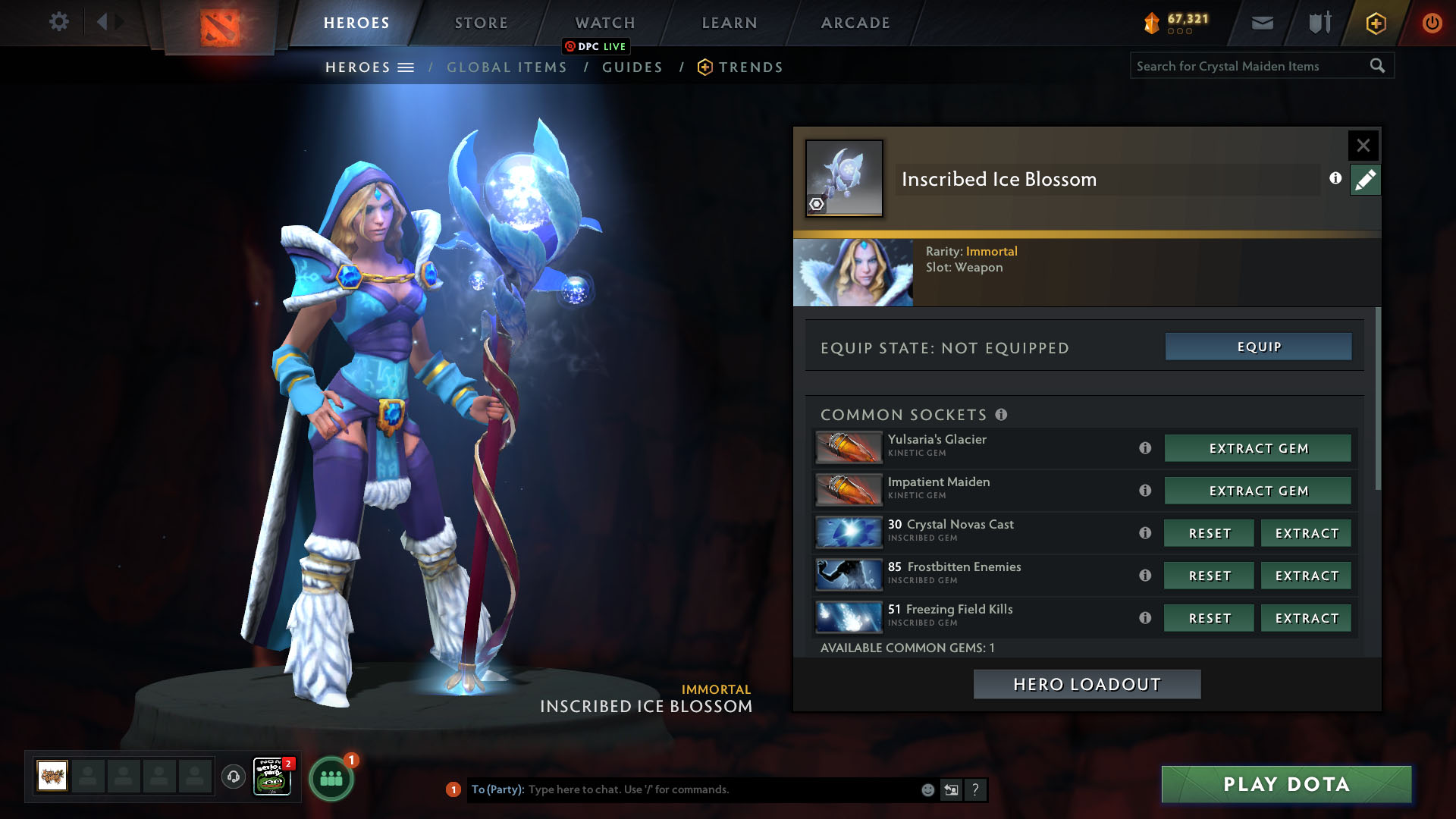Rename item with the pencil icon
The image size is (1456, 819).
click(x=1365, y=180)
